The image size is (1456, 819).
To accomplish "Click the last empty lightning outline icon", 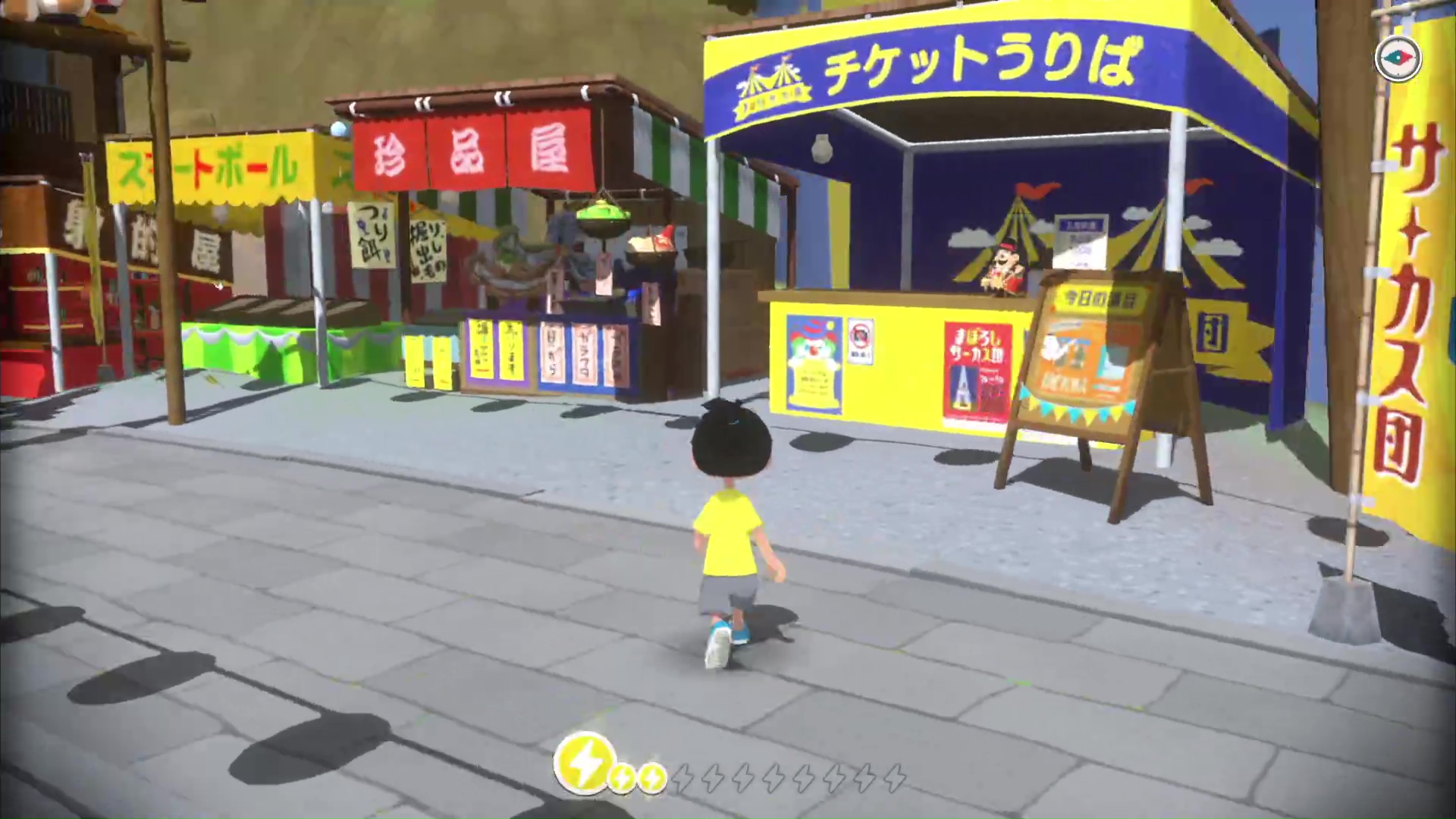I will pos(895,776).
